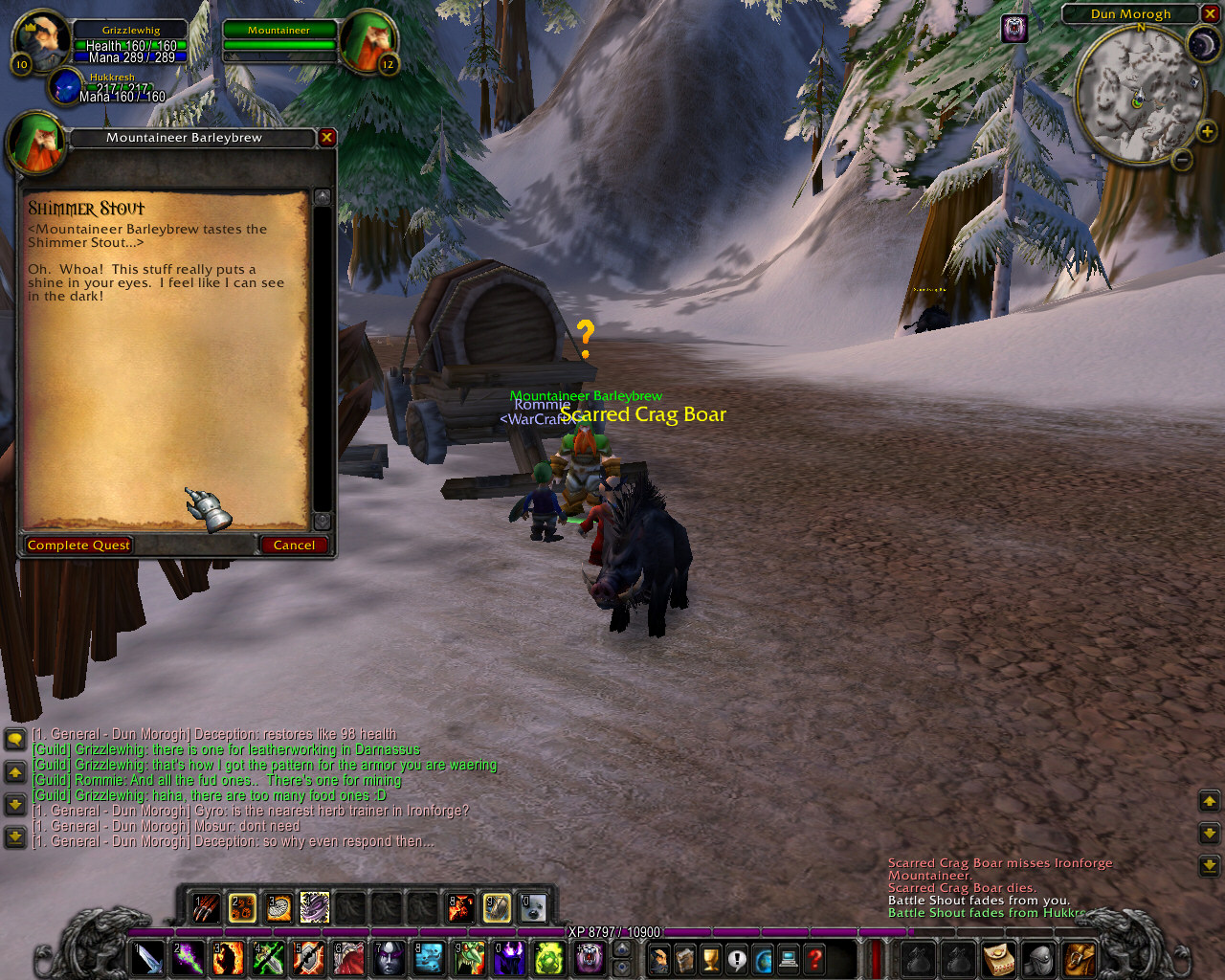Viewport: 1225px width, 980px height.
Task: Open the spellbook micro button
Action: pyautogui.click(x=684, y=958)
